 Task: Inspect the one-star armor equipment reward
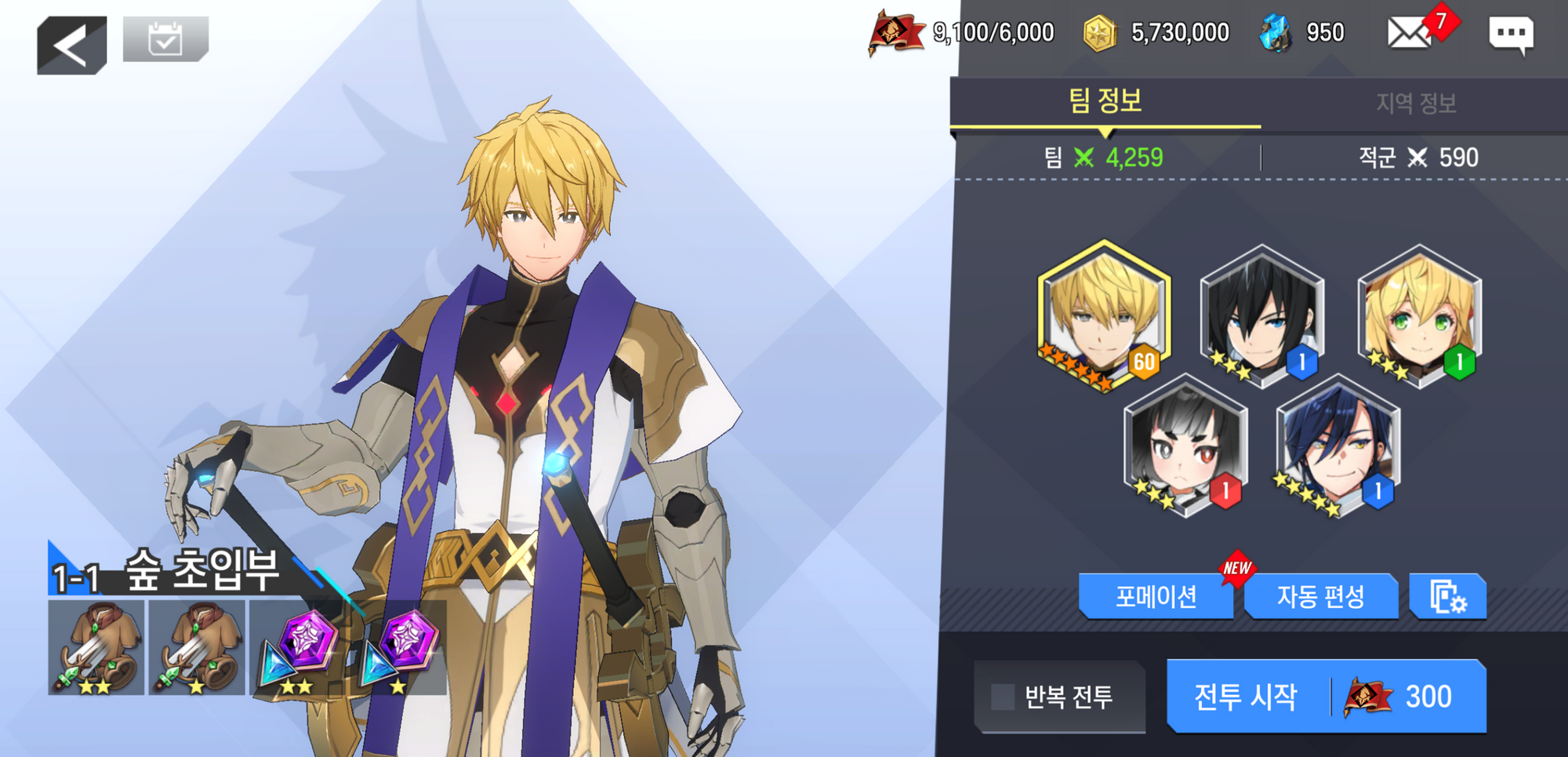click(x=197, y=648)
